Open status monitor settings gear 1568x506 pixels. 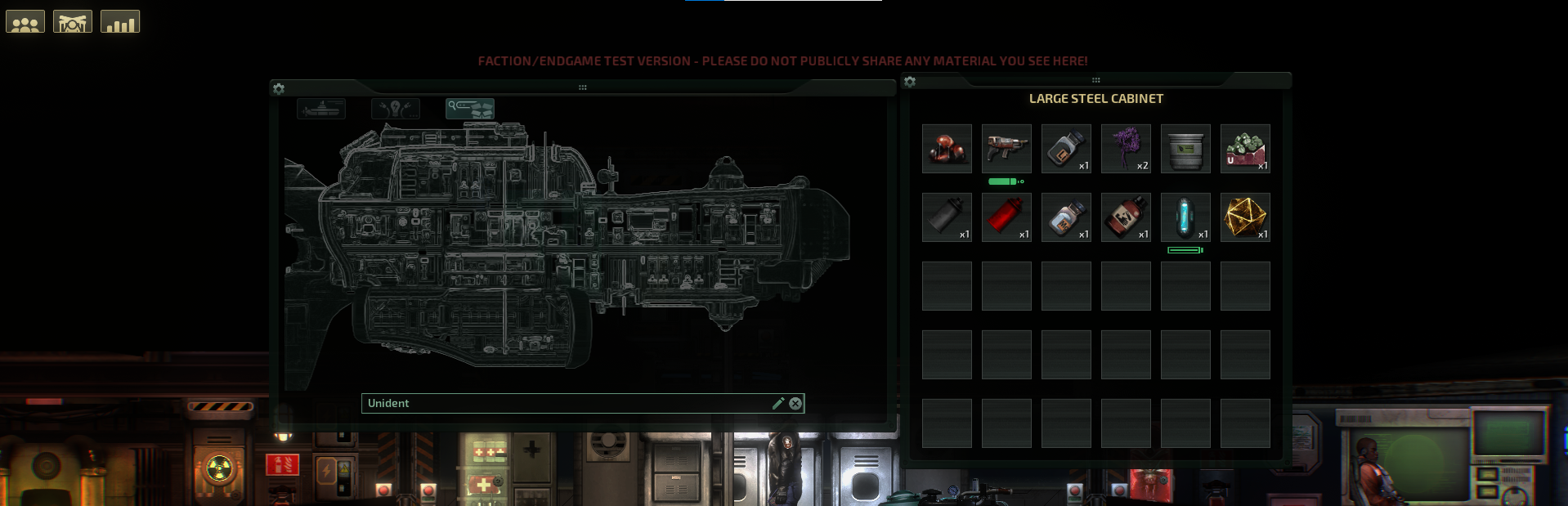point(279,88)
